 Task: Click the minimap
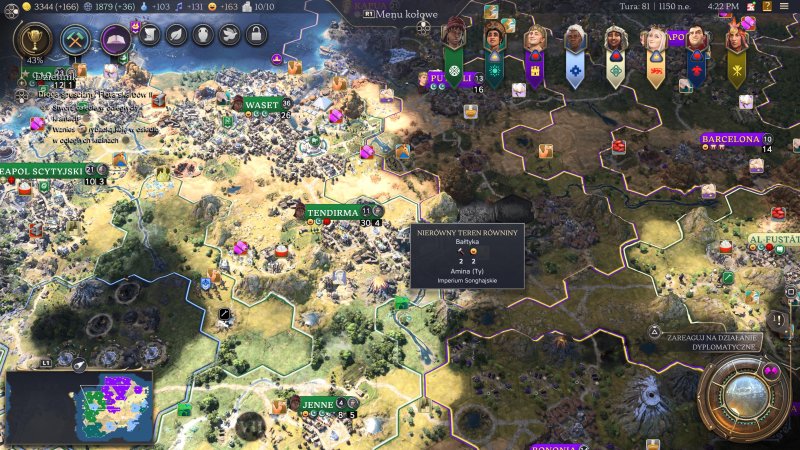coord(79,407)
